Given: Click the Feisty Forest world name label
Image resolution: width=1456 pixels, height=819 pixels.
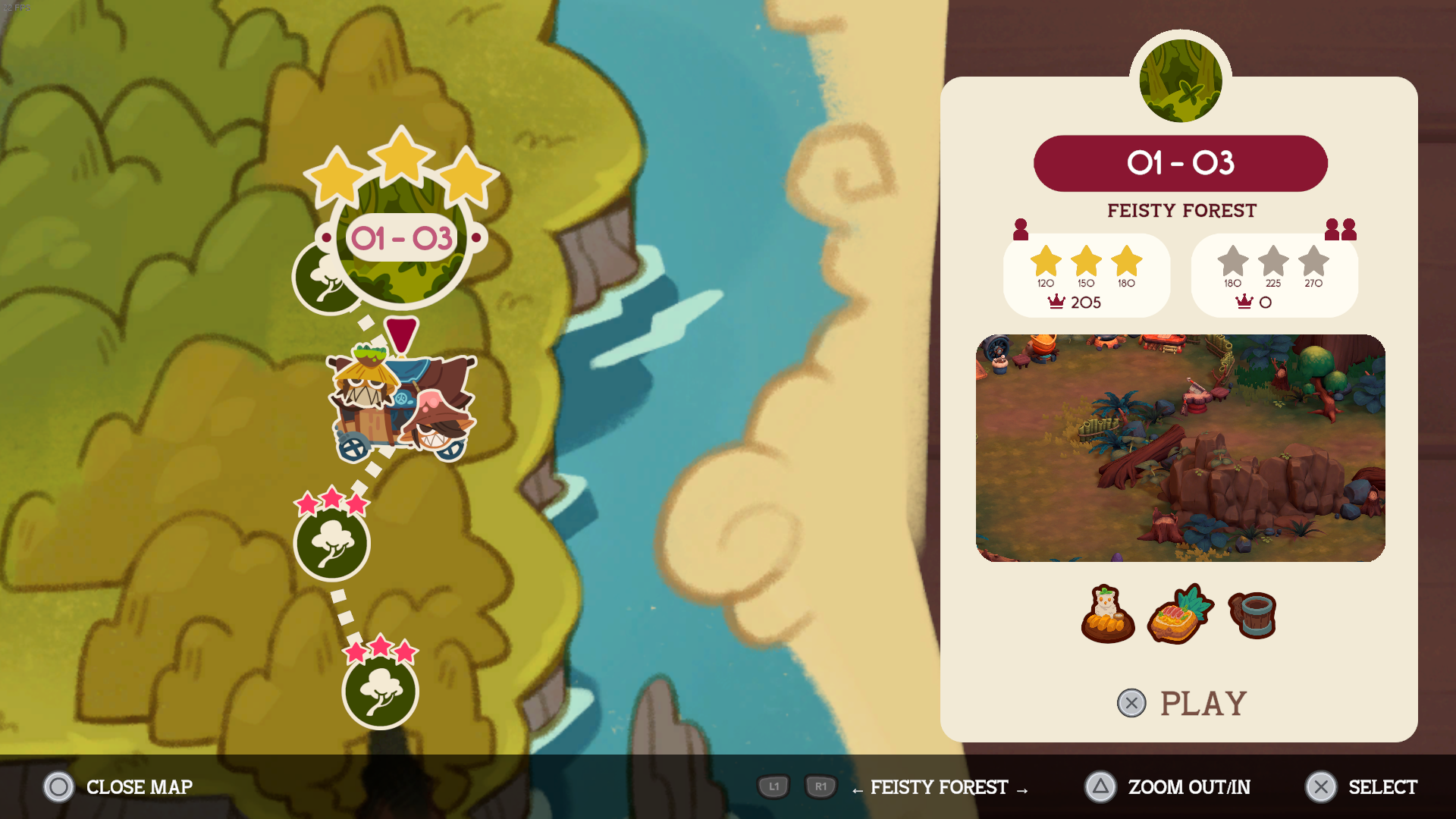Looking at the screenshot, I should click(x=1180, y=211).
